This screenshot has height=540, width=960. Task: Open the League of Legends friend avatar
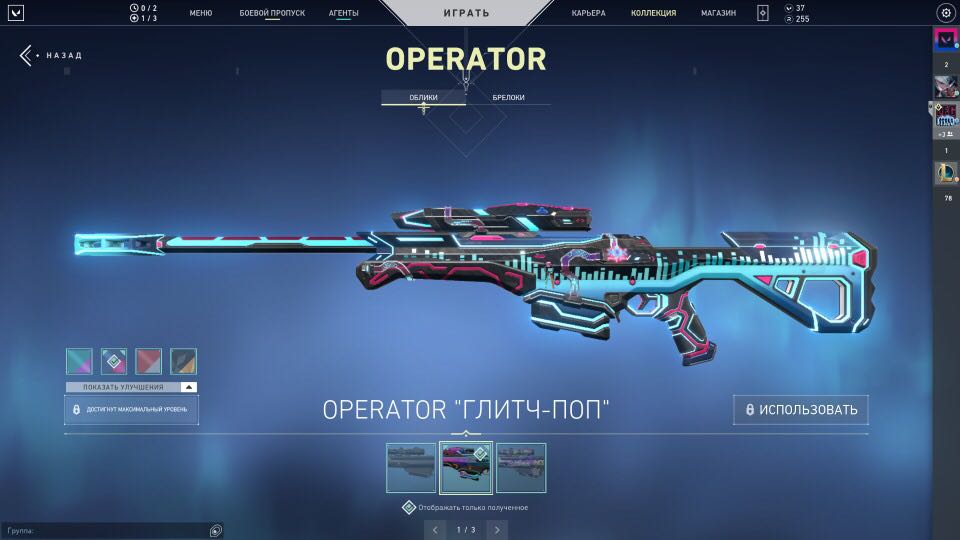point(945,173)
